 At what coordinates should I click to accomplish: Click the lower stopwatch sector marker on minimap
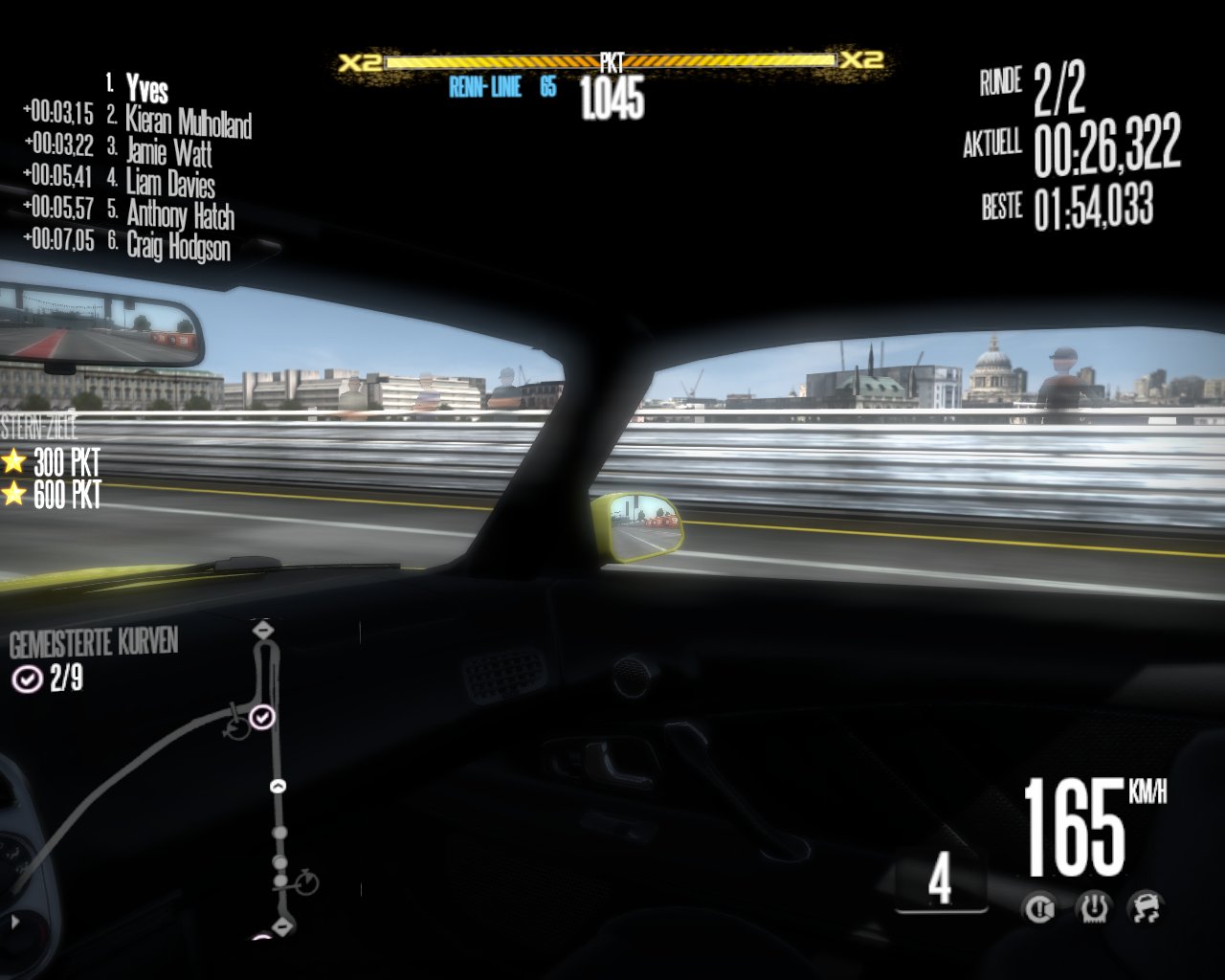click(307, 881)
